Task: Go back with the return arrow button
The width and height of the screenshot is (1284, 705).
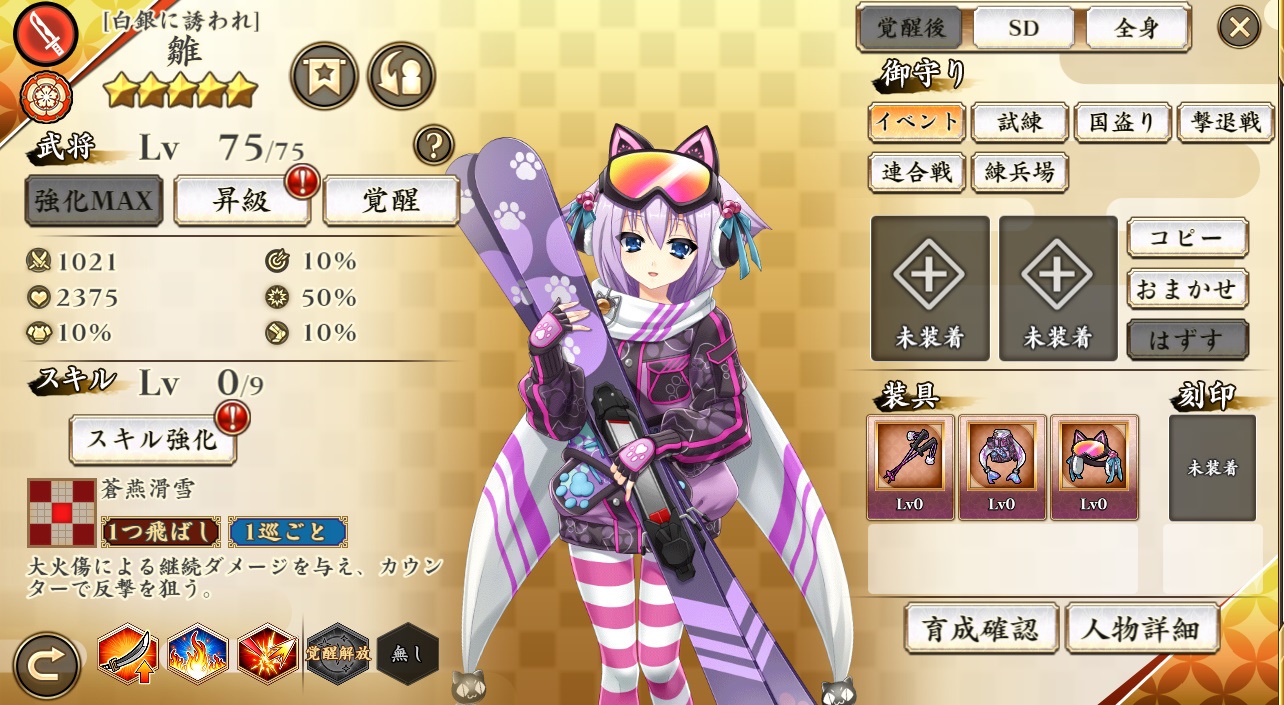Action: 46,665
